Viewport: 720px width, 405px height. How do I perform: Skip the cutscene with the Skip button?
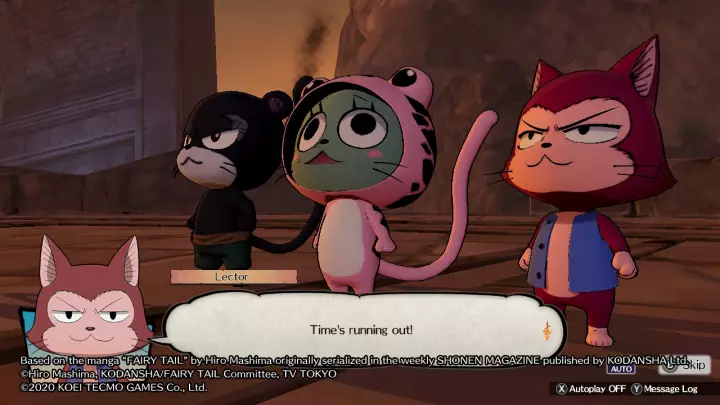click(686, 365)
